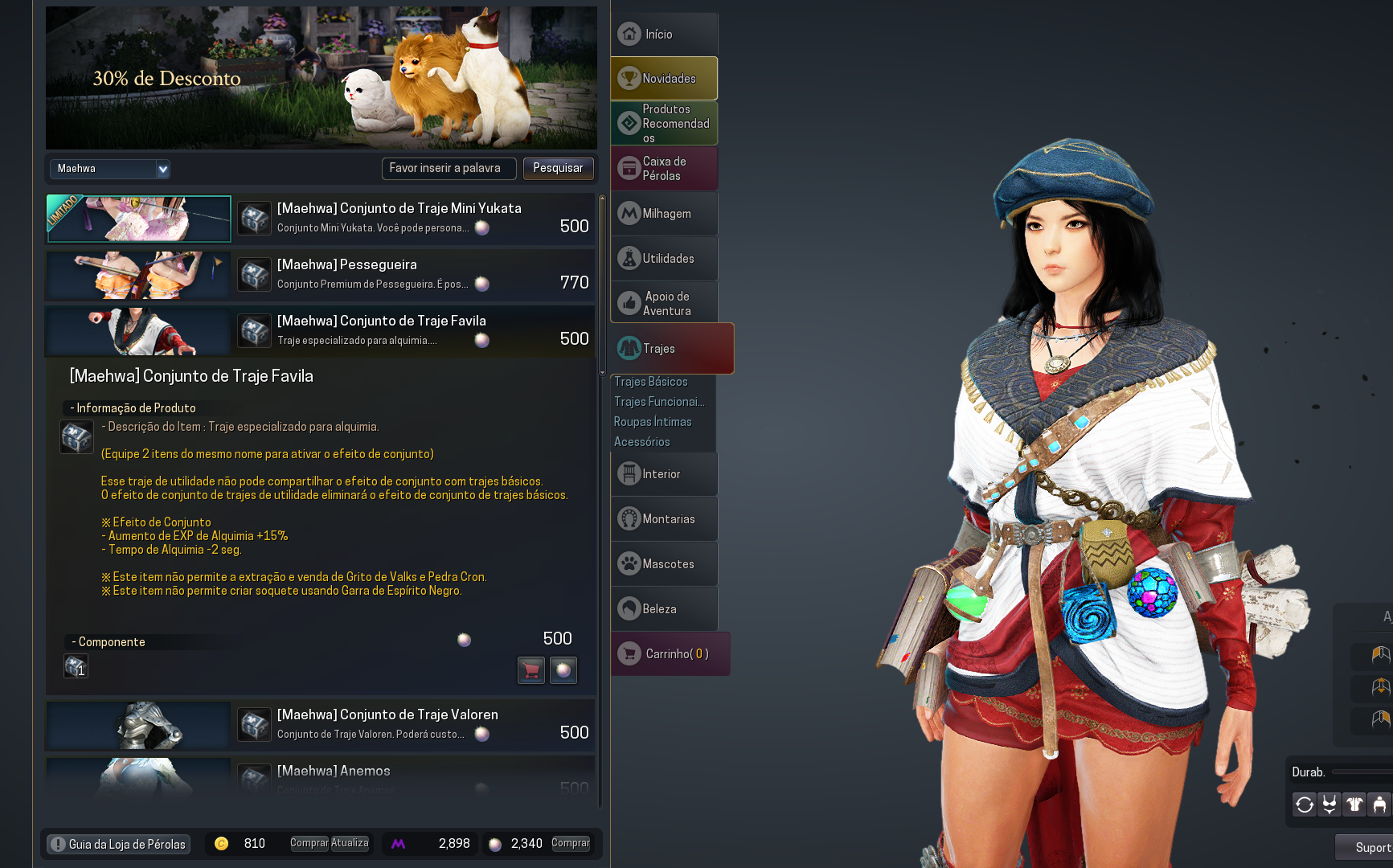
Task: Open Produtos Recomendados category
Action: 664,124
